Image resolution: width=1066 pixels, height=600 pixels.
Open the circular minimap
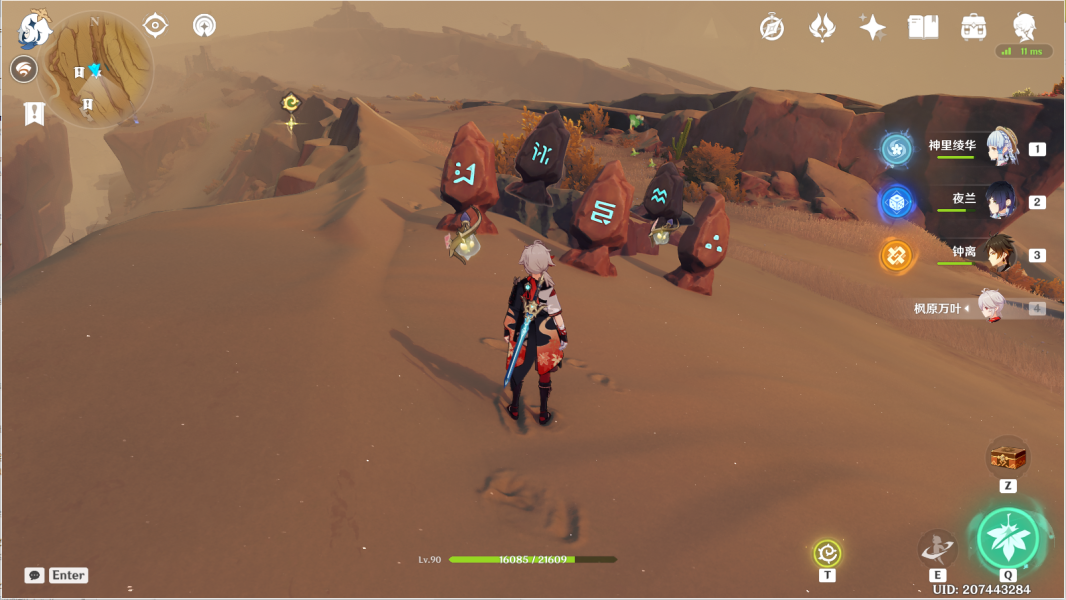click(95, 68)
